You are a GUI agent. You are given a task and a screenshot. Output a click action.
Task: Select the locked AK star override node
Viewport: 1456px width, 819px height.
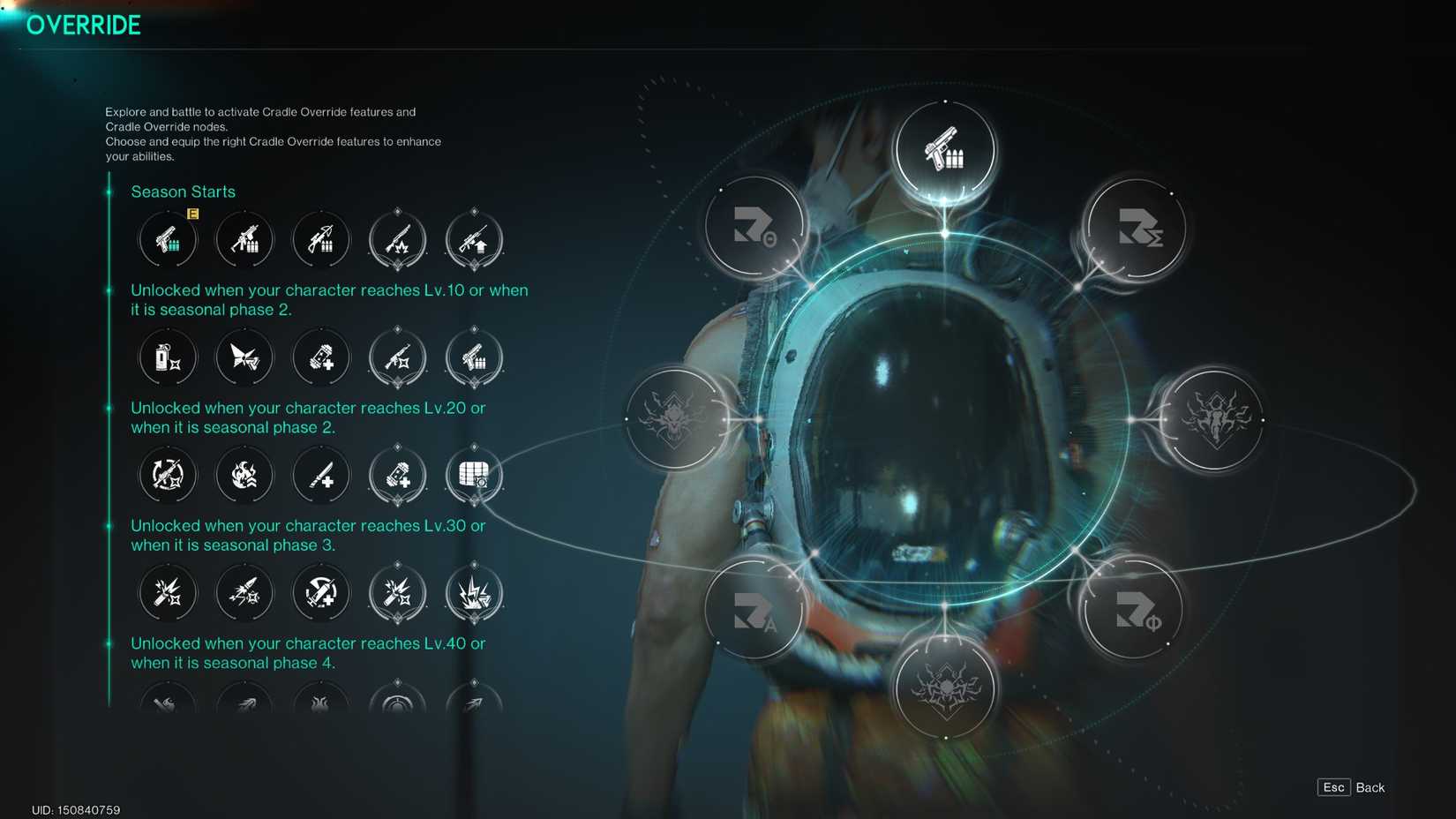point(397,357)
